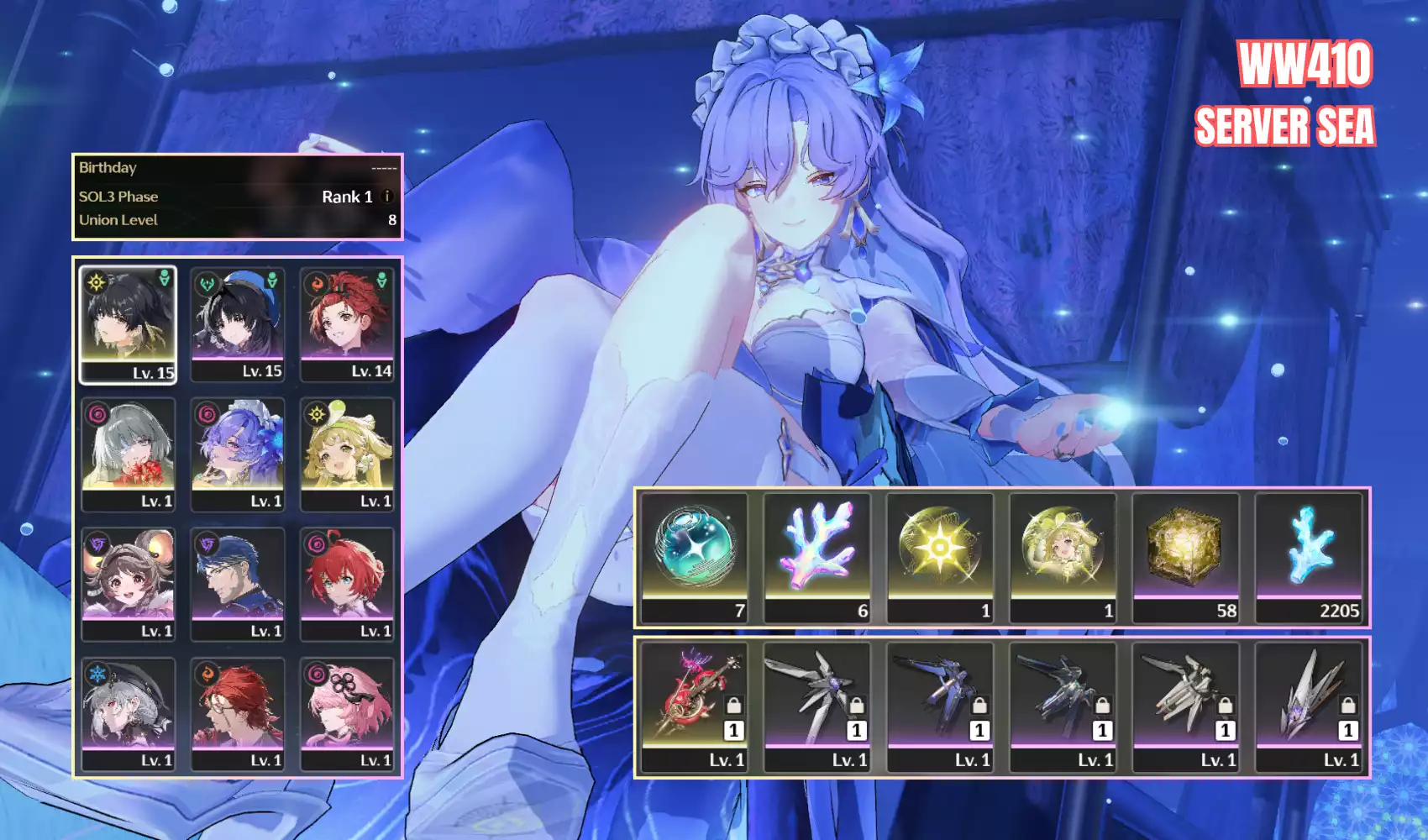Image resolution: width=1428 pixels, height=840 pixels.
Task: Select the black-haired Rover portrait at Lv. 15
Action: click(x=128, y=324)
